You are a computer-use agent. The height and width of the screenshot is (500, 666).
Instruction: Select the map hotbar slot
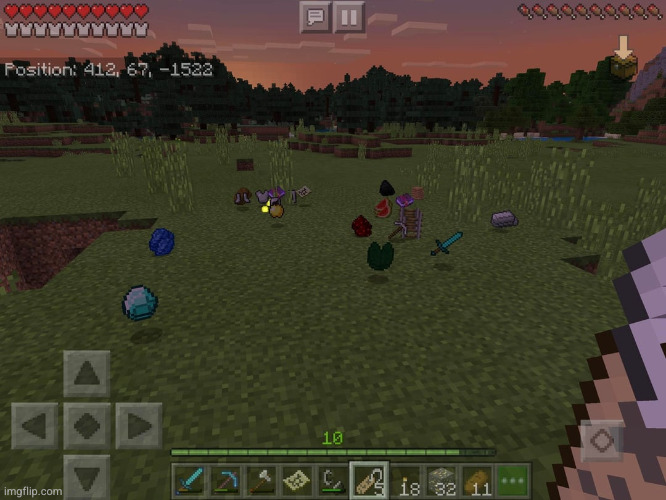point(298,481)
